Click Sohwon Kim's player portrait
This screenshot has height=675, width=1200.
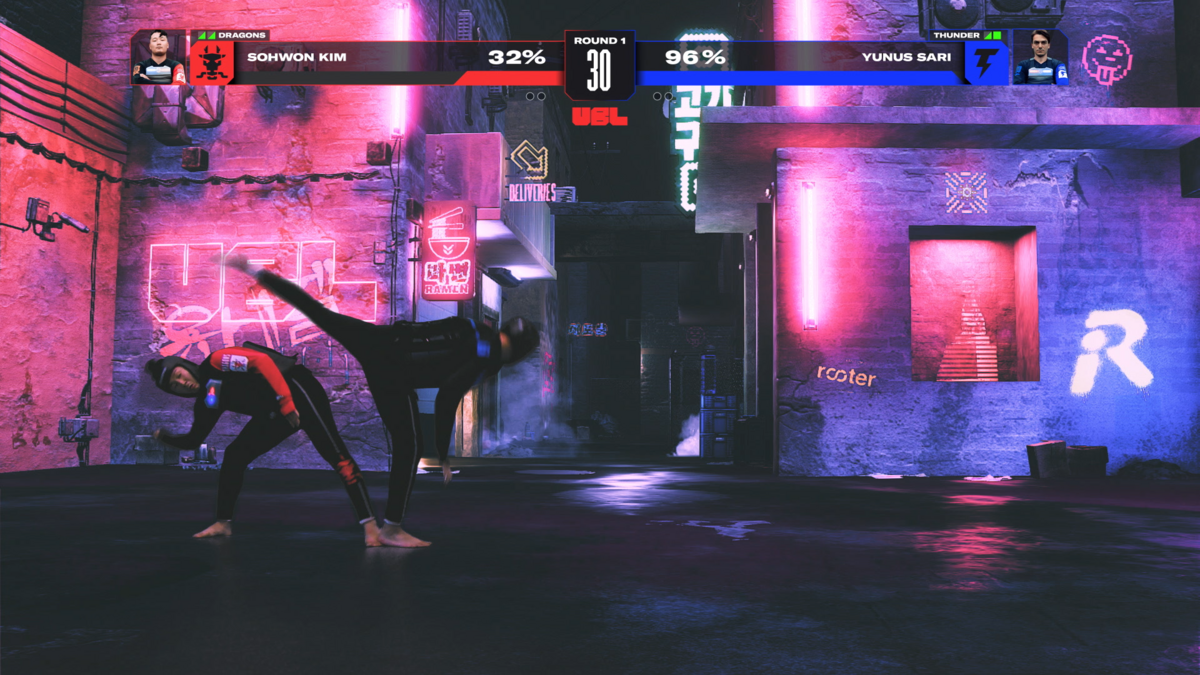[159, 58]
